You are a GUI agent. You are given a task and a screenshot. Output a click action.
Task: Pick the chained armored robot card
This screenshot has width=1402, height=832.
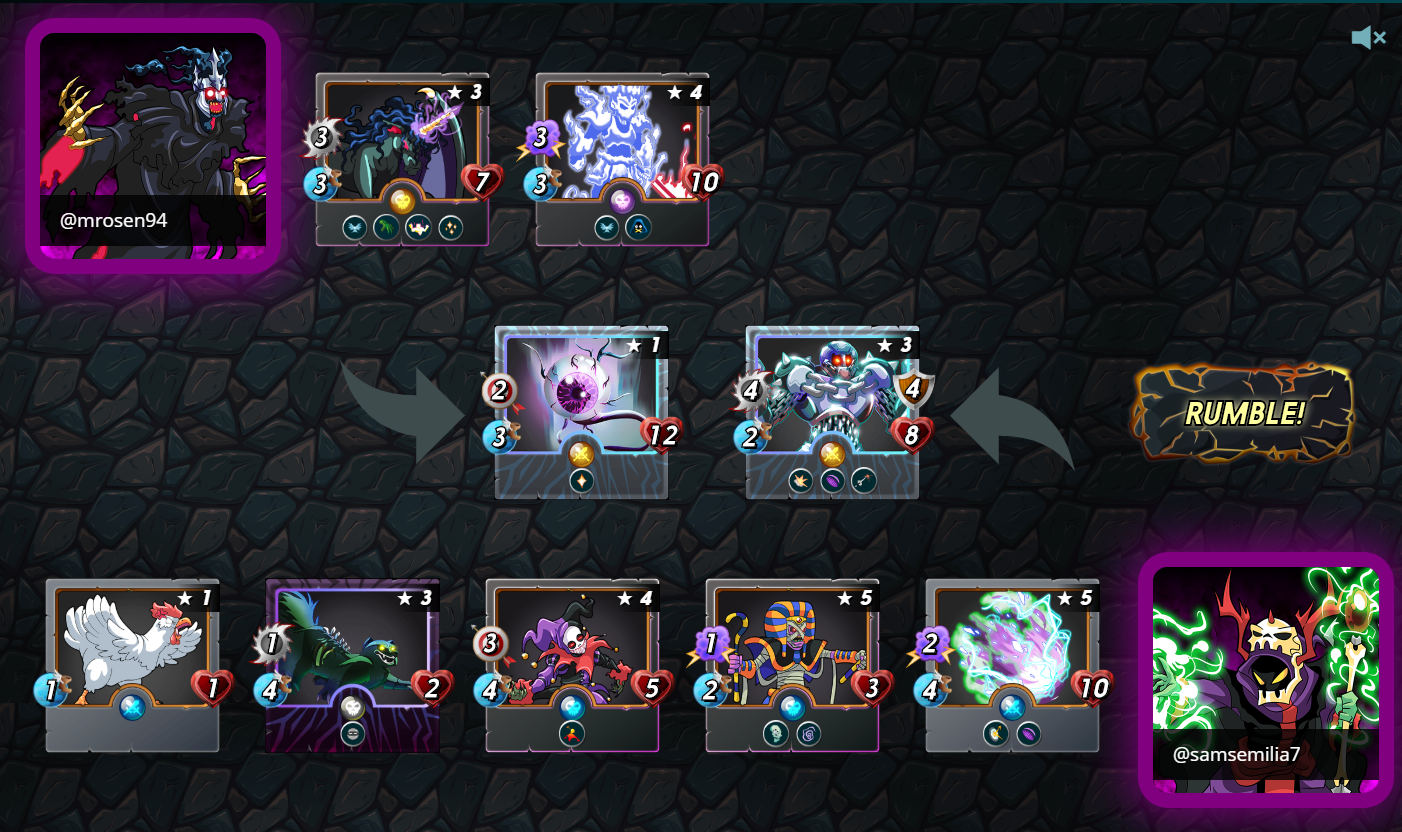click(832, 412)
